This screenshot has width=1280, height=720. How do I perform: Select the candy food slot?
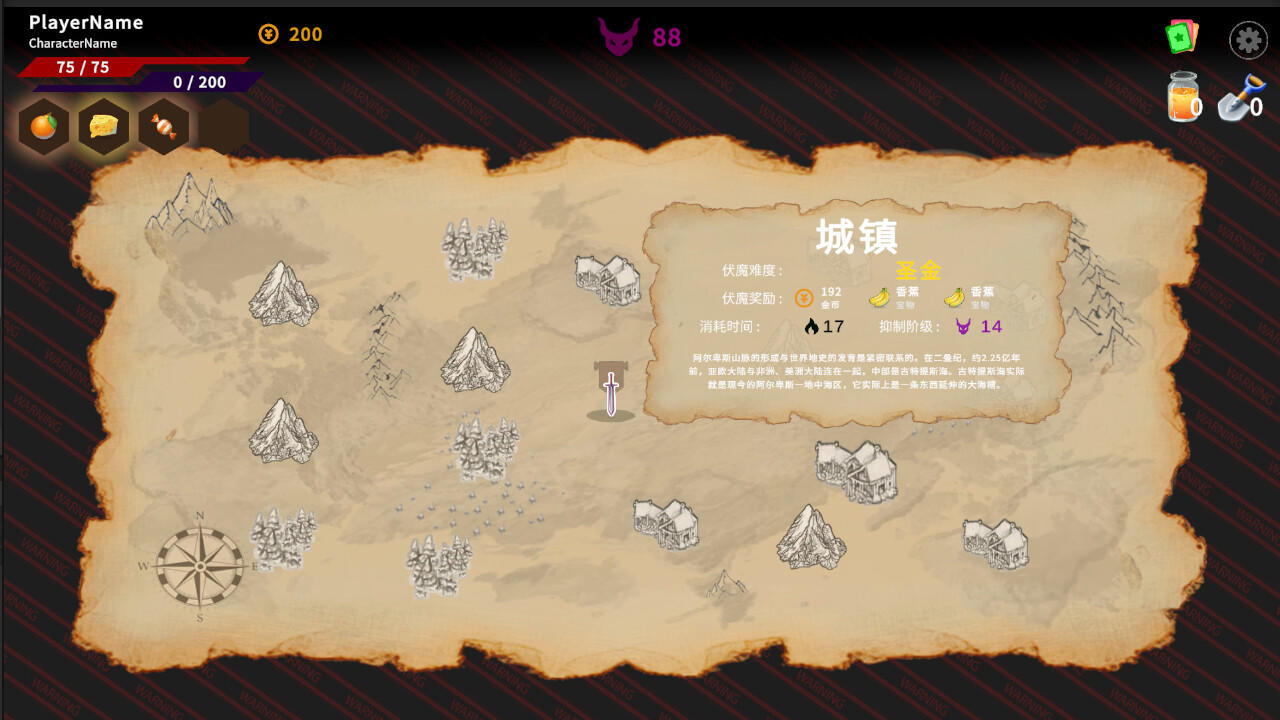(163, 126)
